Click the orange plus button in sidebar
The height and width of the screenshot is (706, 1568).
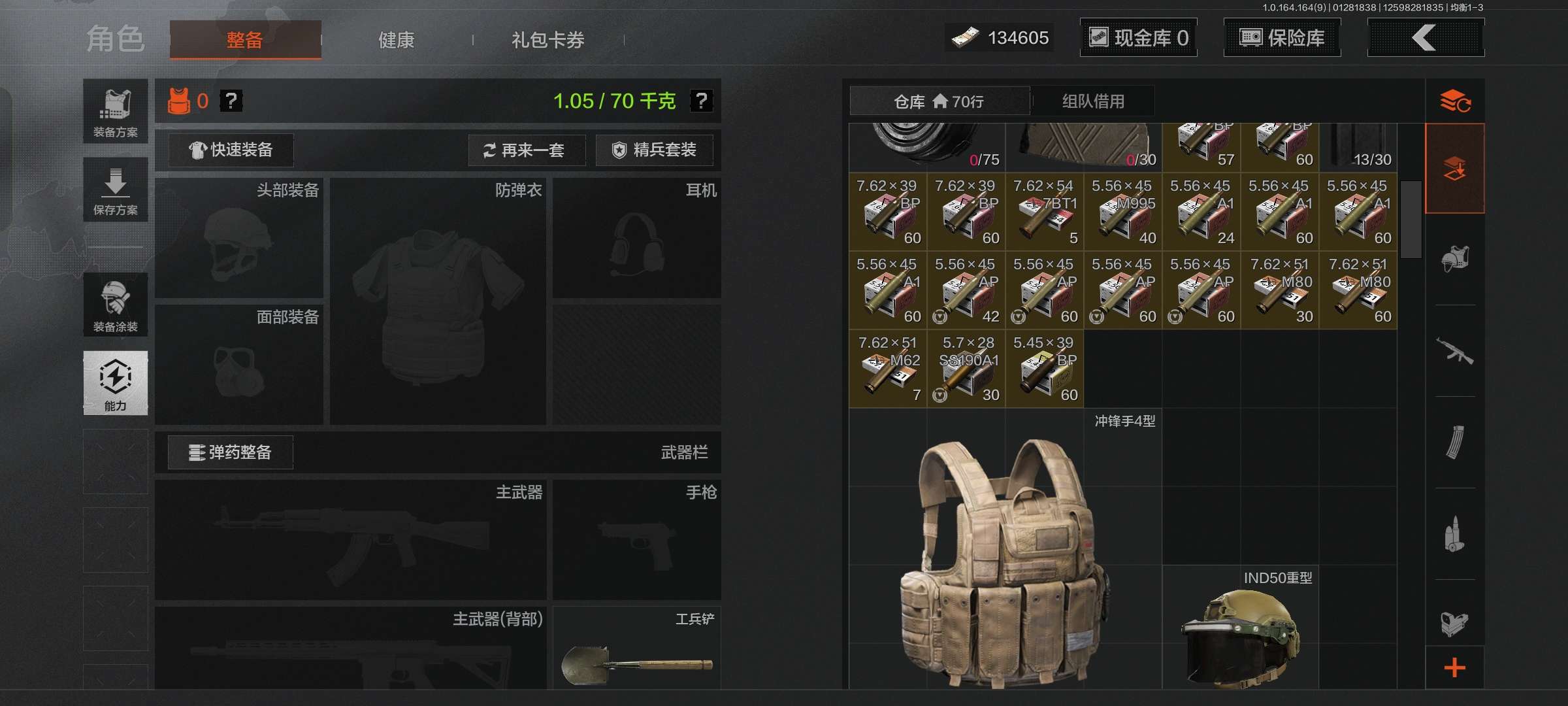[1454, 668]
